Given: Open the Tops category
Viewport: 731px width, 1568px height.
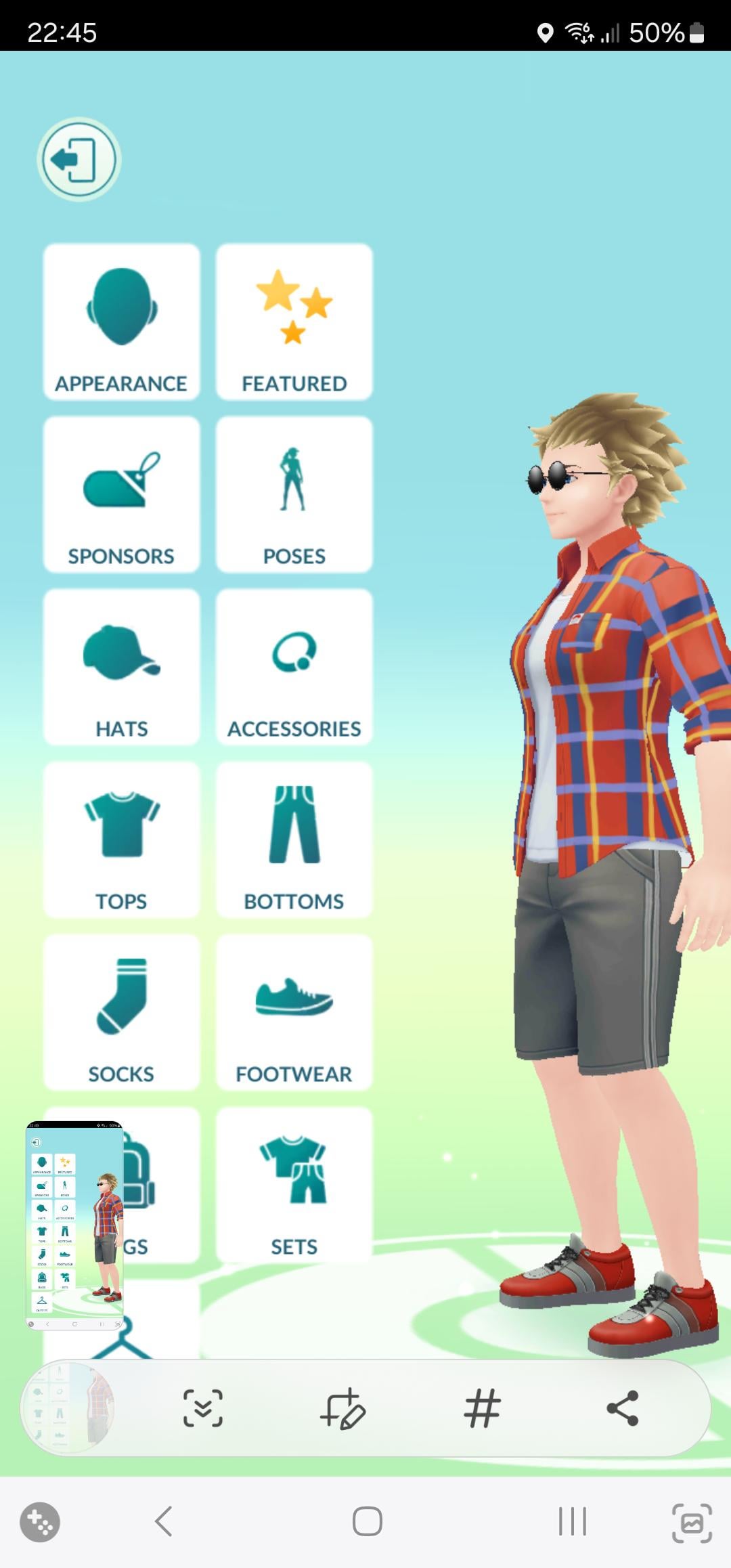Looking at the screenshot, I should (122, 840).
